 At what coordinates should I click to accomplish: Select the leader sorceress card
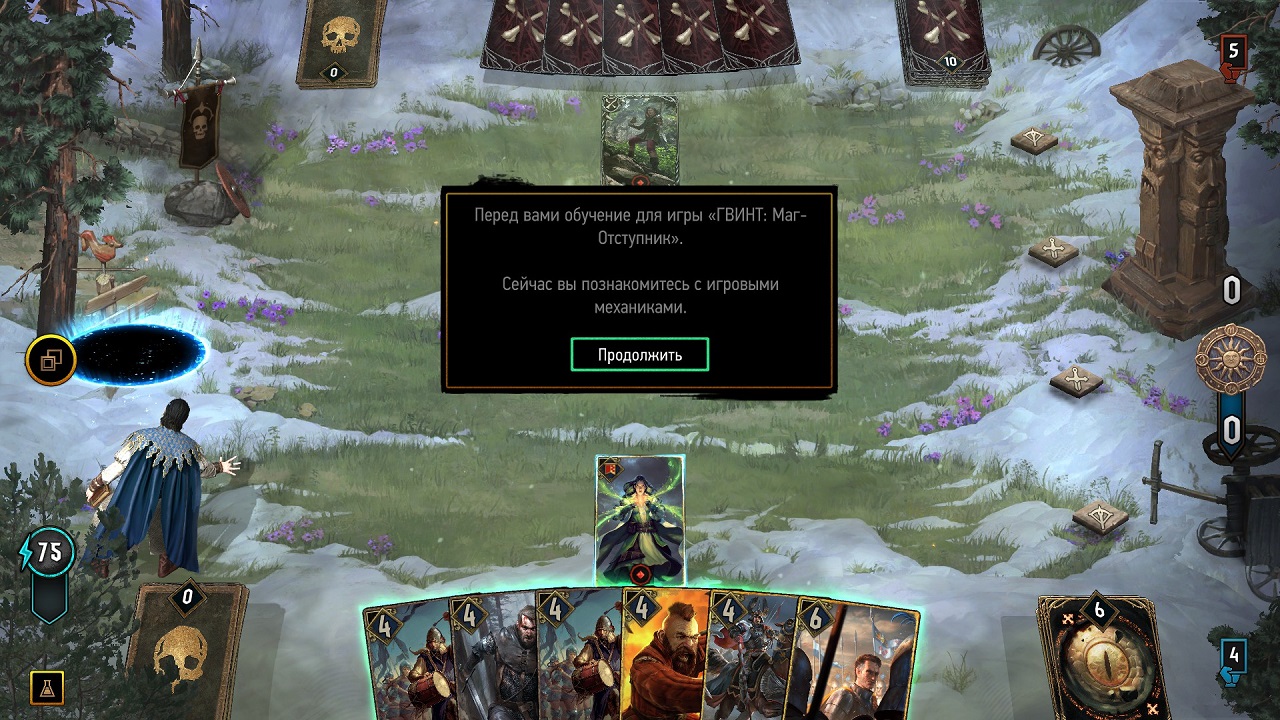point(641,520)
